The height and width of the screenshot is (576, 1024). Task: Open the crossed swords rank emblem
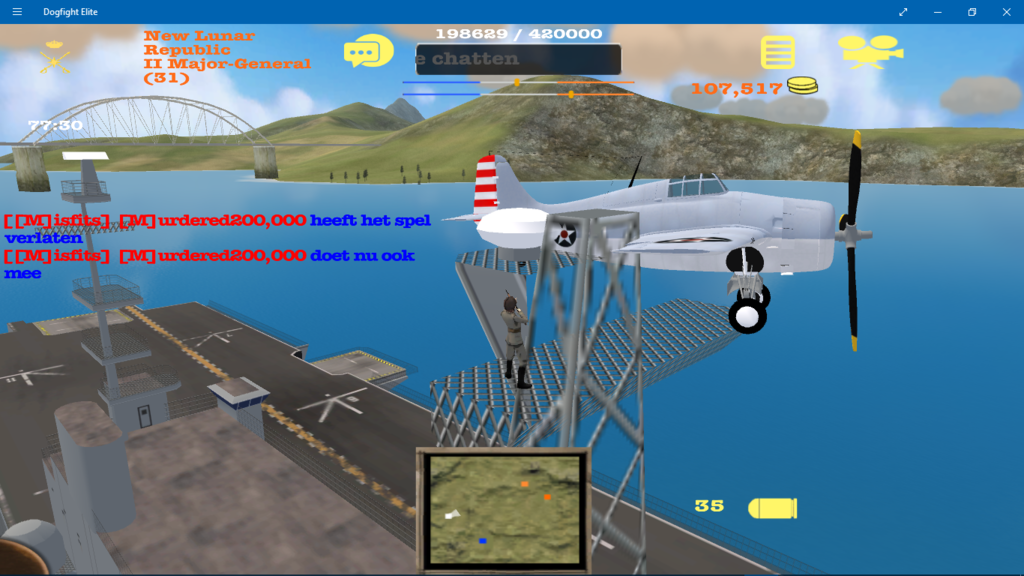(x=54, y=58)
